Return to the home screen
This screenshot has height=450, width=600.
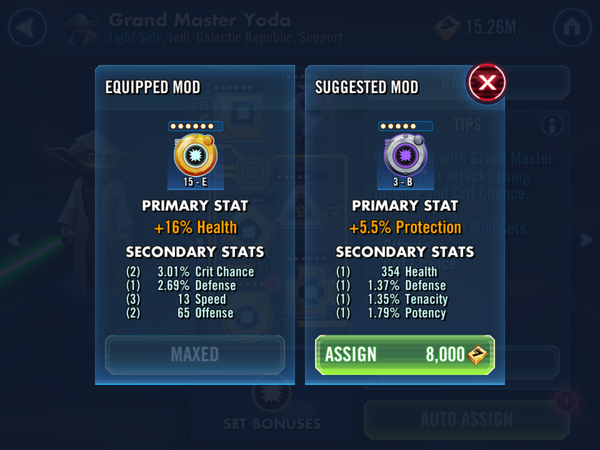pos(572,27)
